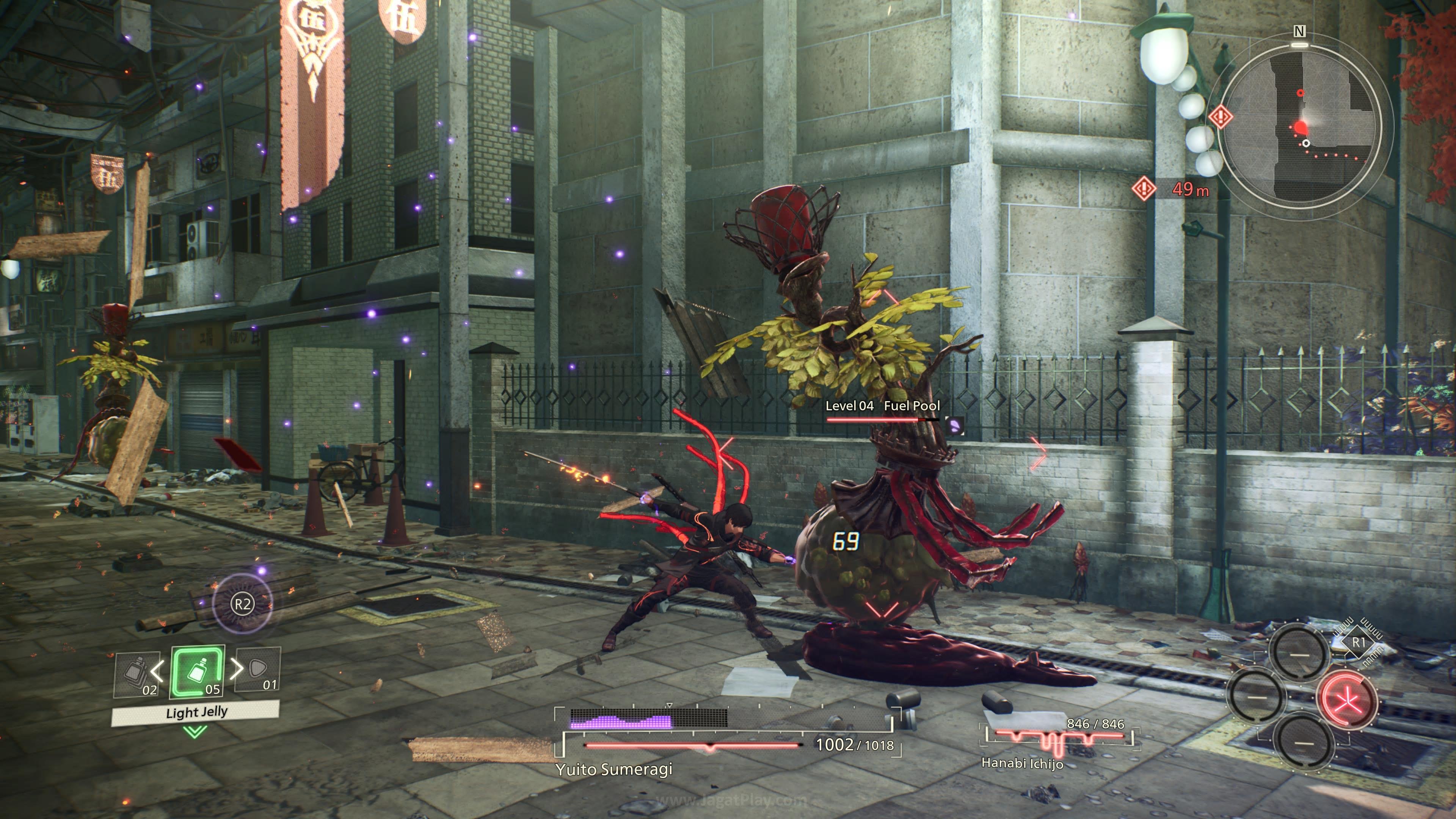Click the right arrow of the item selector
Image resolution: width=1456 pixels, height=819 pixels.
237,668
